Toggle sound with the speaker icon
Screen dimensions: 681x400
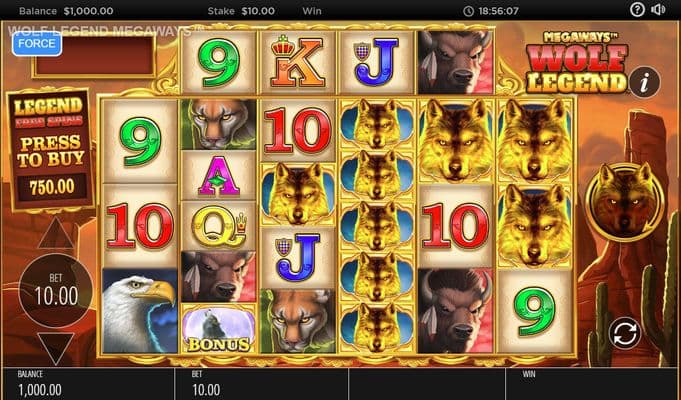tap(658, 10)
